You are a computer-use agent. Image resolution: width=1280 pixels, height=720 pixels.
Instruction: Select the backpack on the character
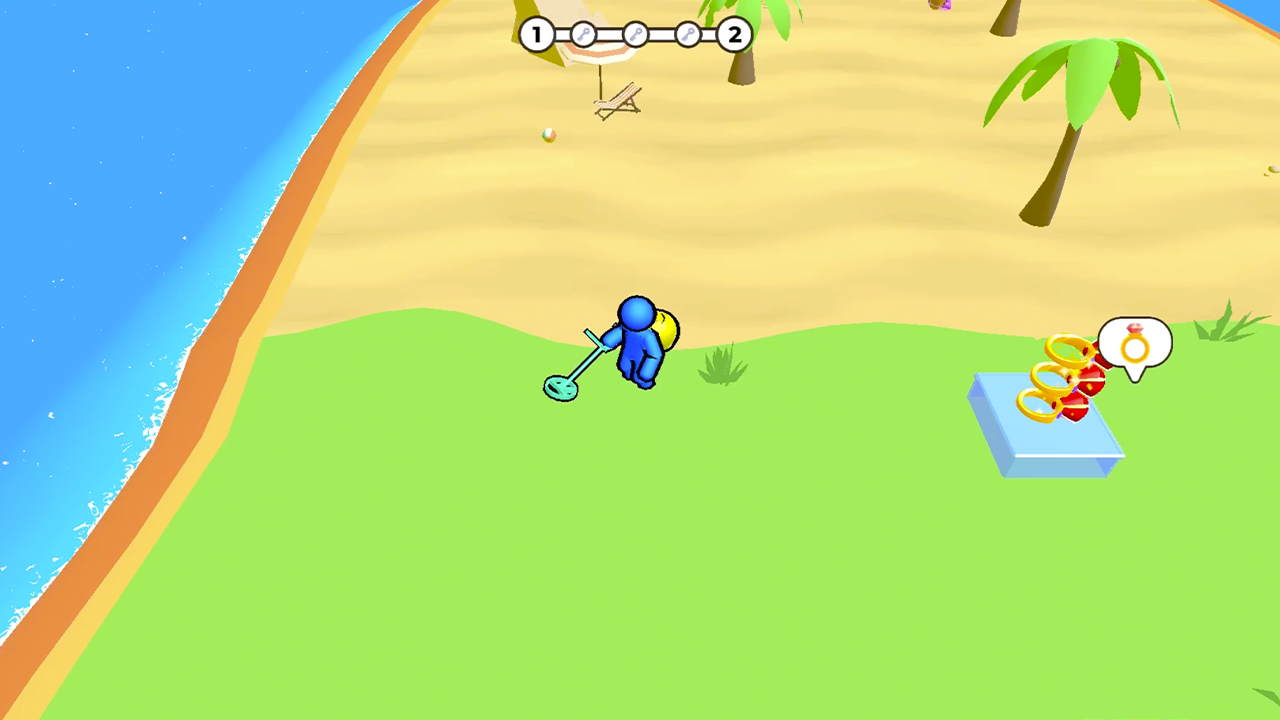coord(665,330)
